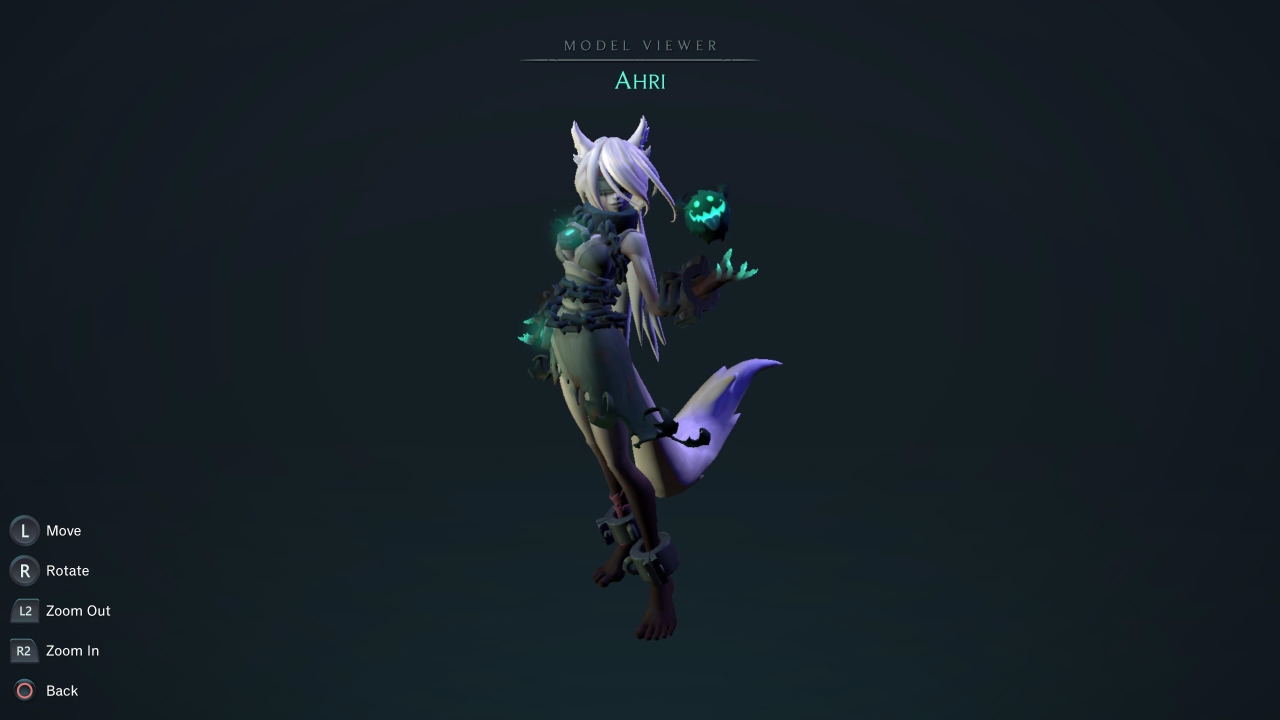Click the Zoom In label text
This screenshot has width=1280, height=720.
72,650
